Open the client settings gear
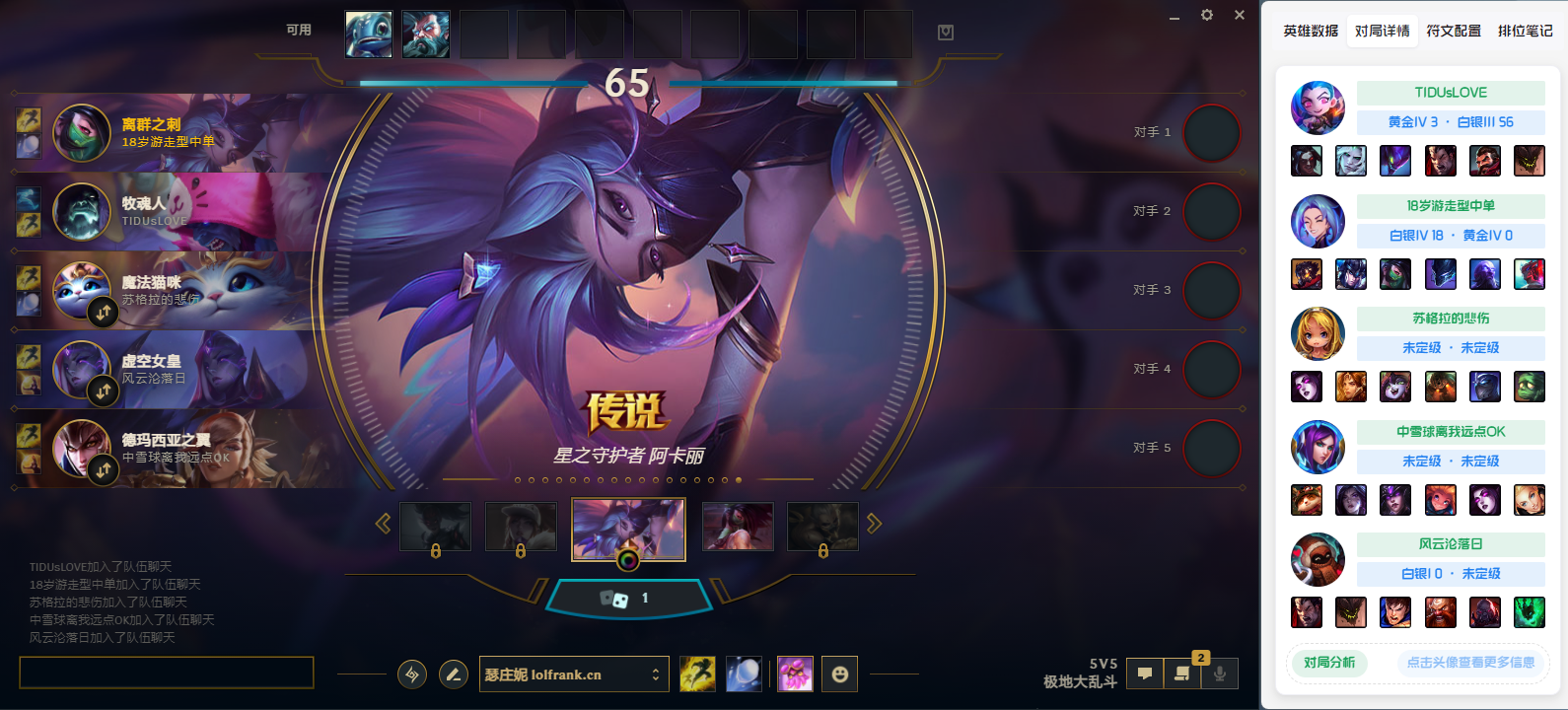This screenshot has width=1568, height=710. [x=1207, y=15]
